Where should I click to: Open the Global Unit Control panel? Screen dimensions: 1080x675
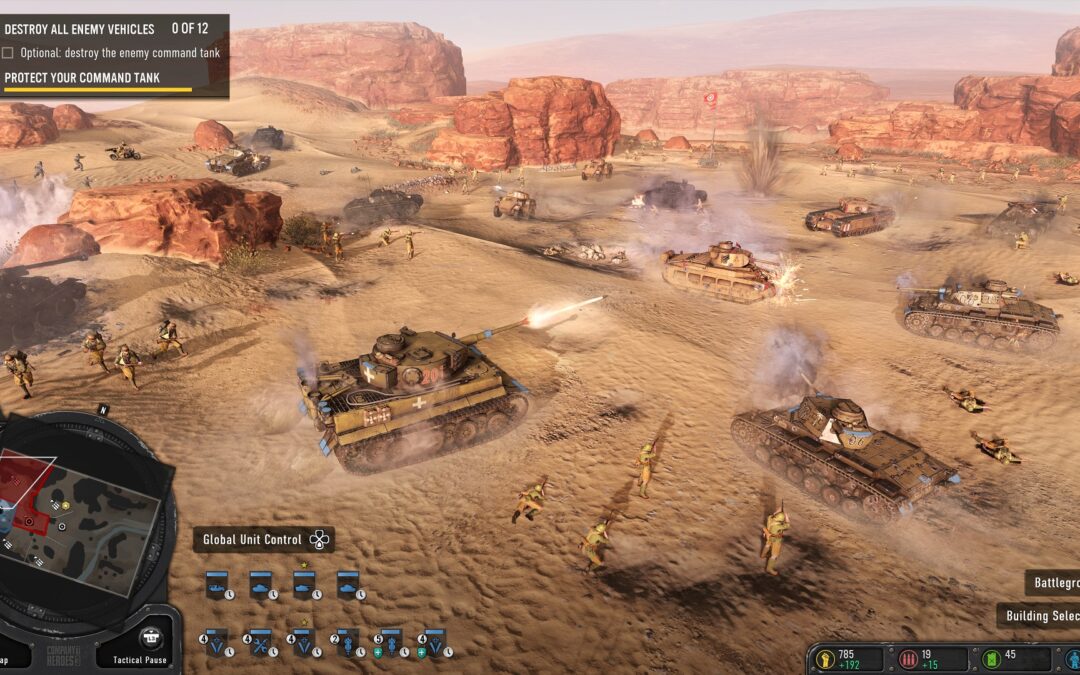(x=263, y=540)
